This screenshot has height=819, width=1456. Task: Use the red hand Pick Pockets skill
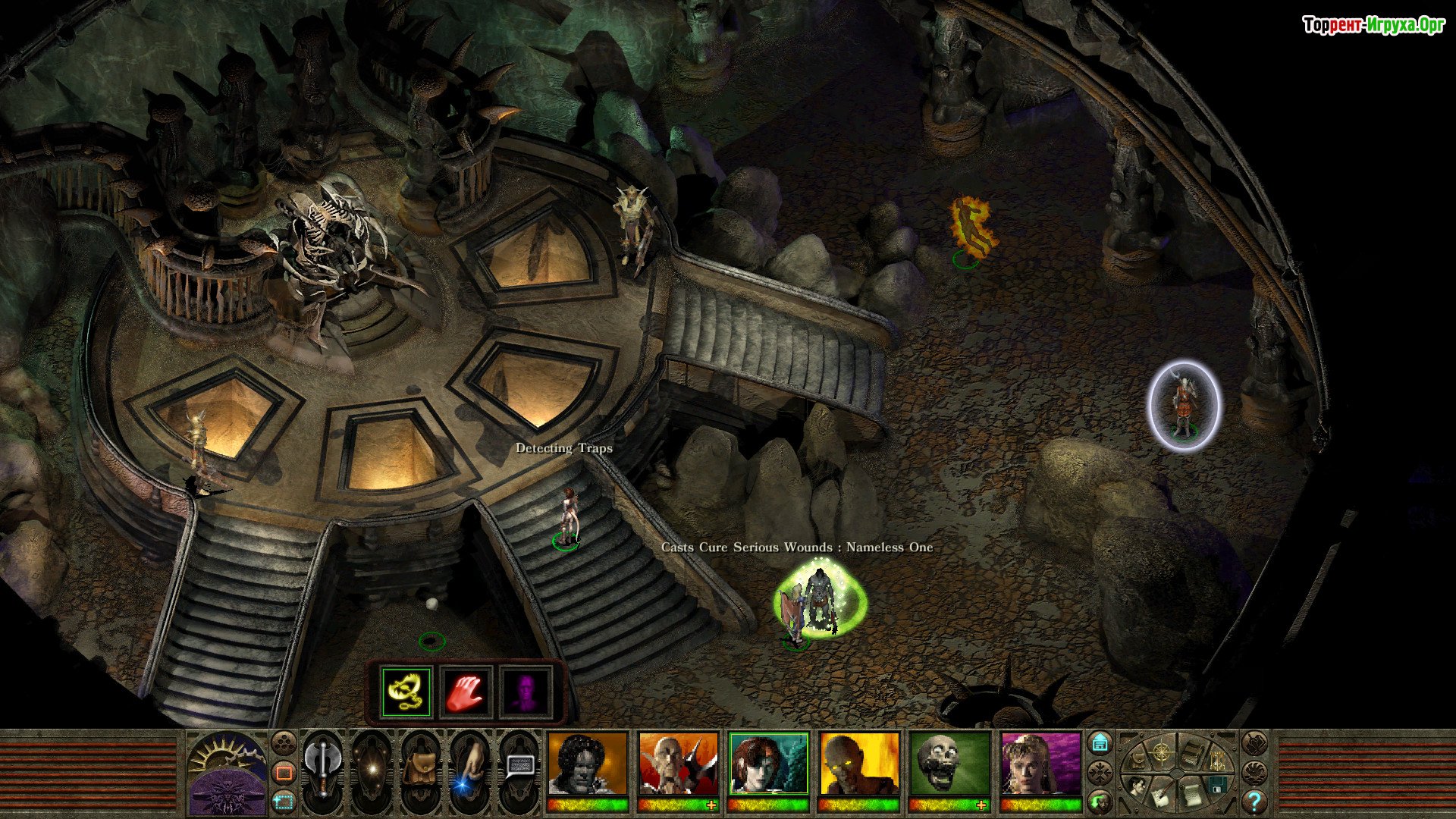click(x=466, y=692)
